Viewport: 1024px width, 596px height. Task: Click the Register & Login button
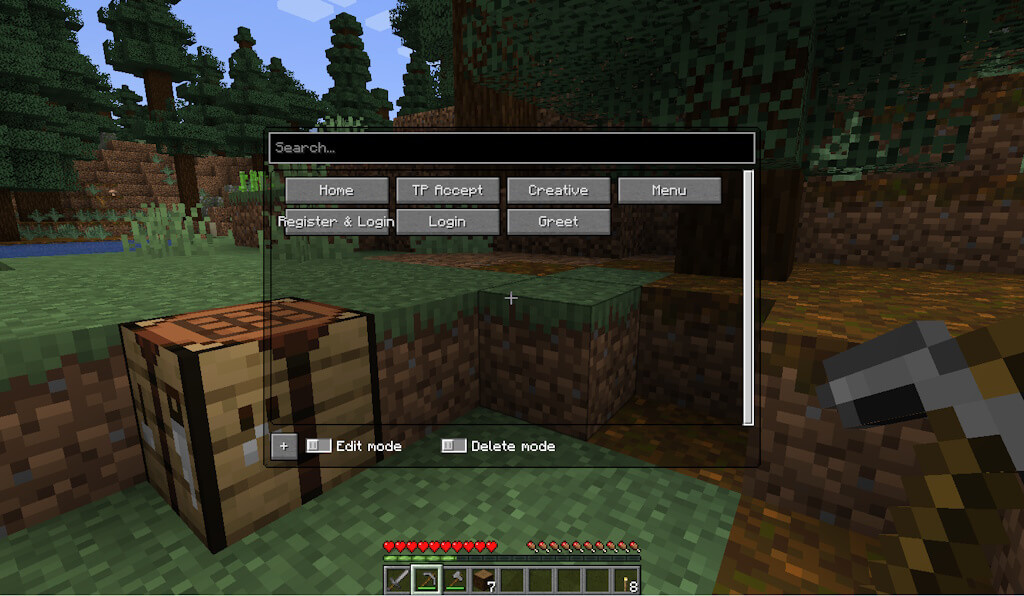click(336, 221)
